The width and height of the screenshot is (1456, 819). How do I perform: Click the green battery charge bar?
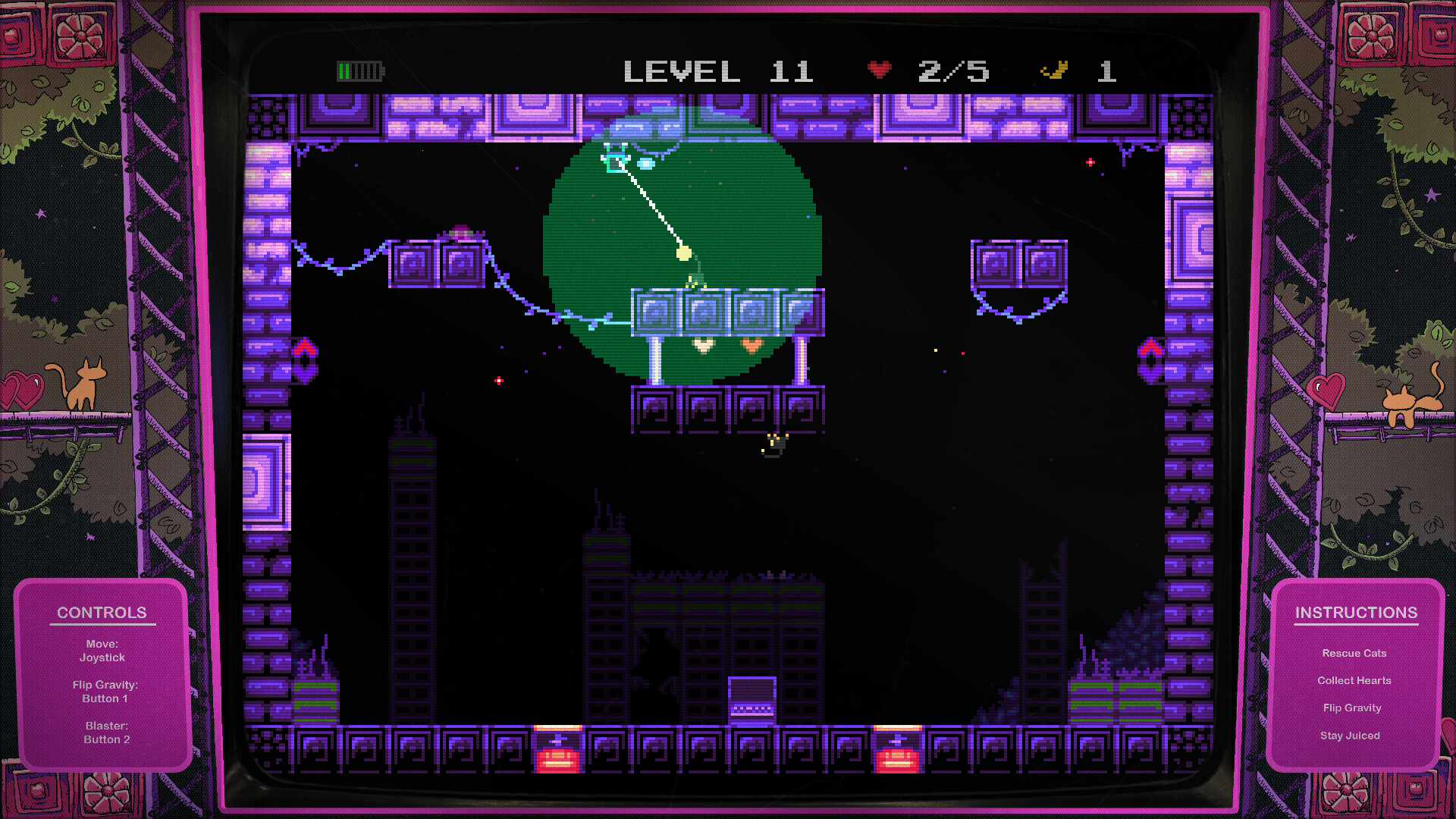345,70
